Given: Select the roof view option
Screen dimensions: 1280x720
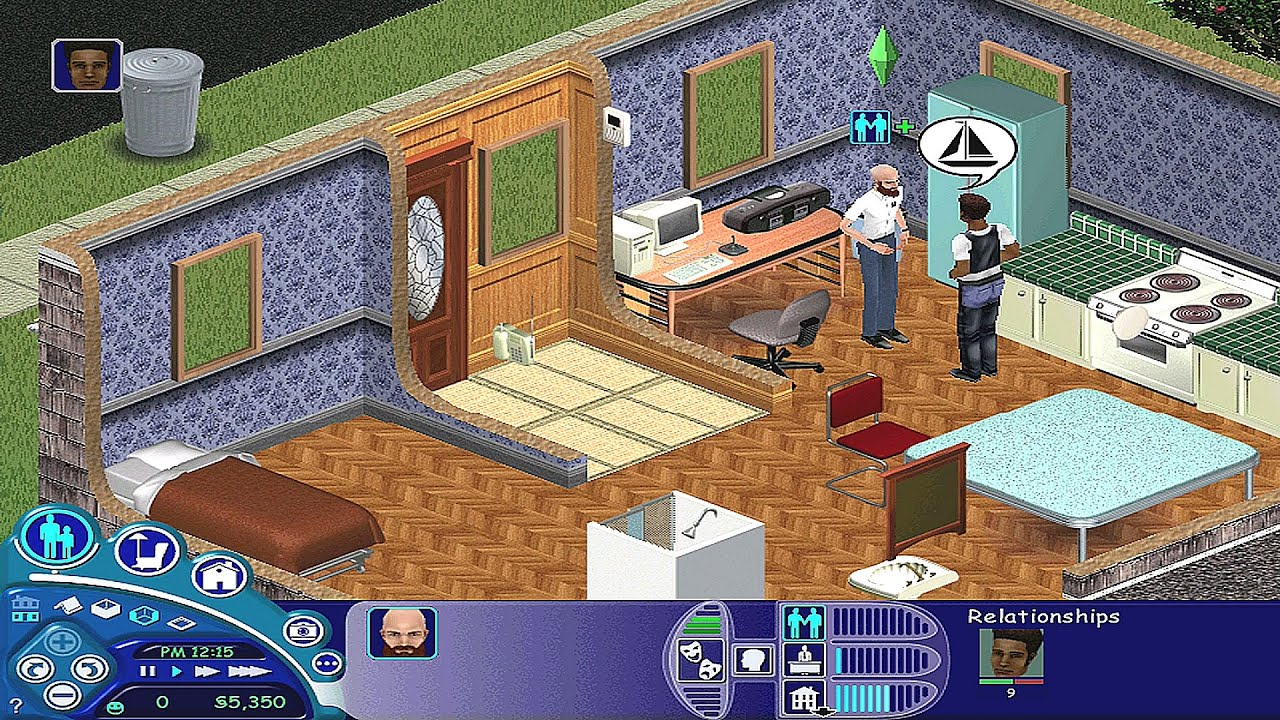Looking at the screenshot, I should point(68,605).
